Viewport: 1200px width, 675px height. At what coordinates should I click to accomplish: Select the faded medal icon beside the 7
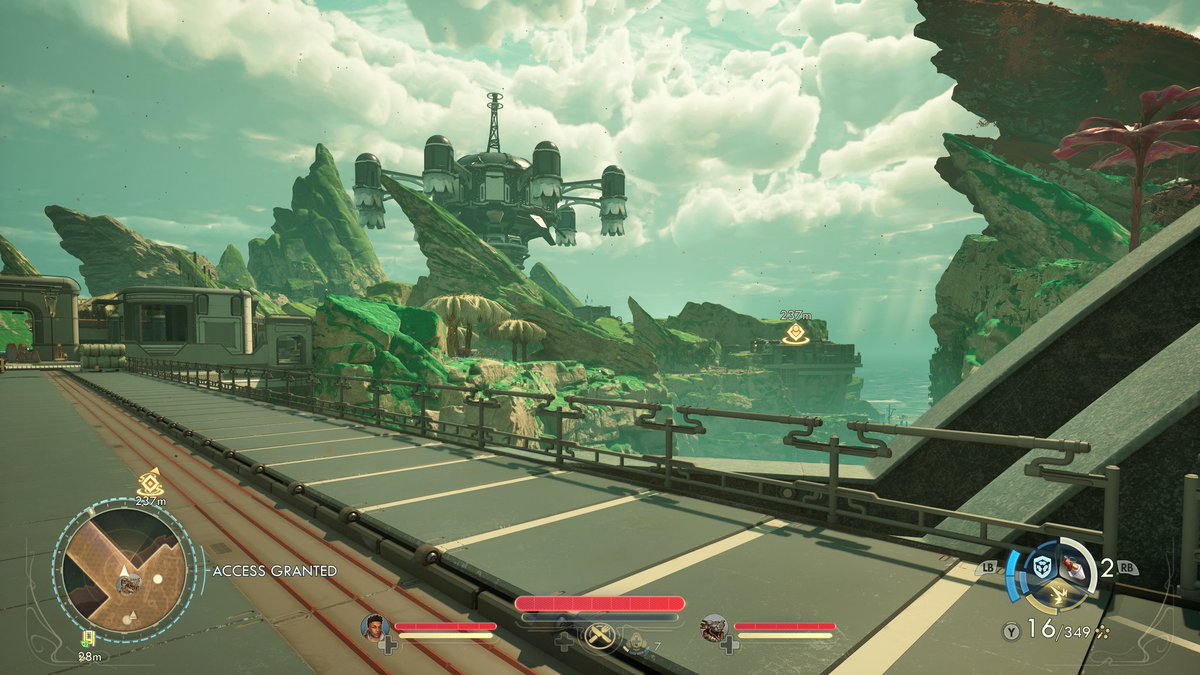636,641
